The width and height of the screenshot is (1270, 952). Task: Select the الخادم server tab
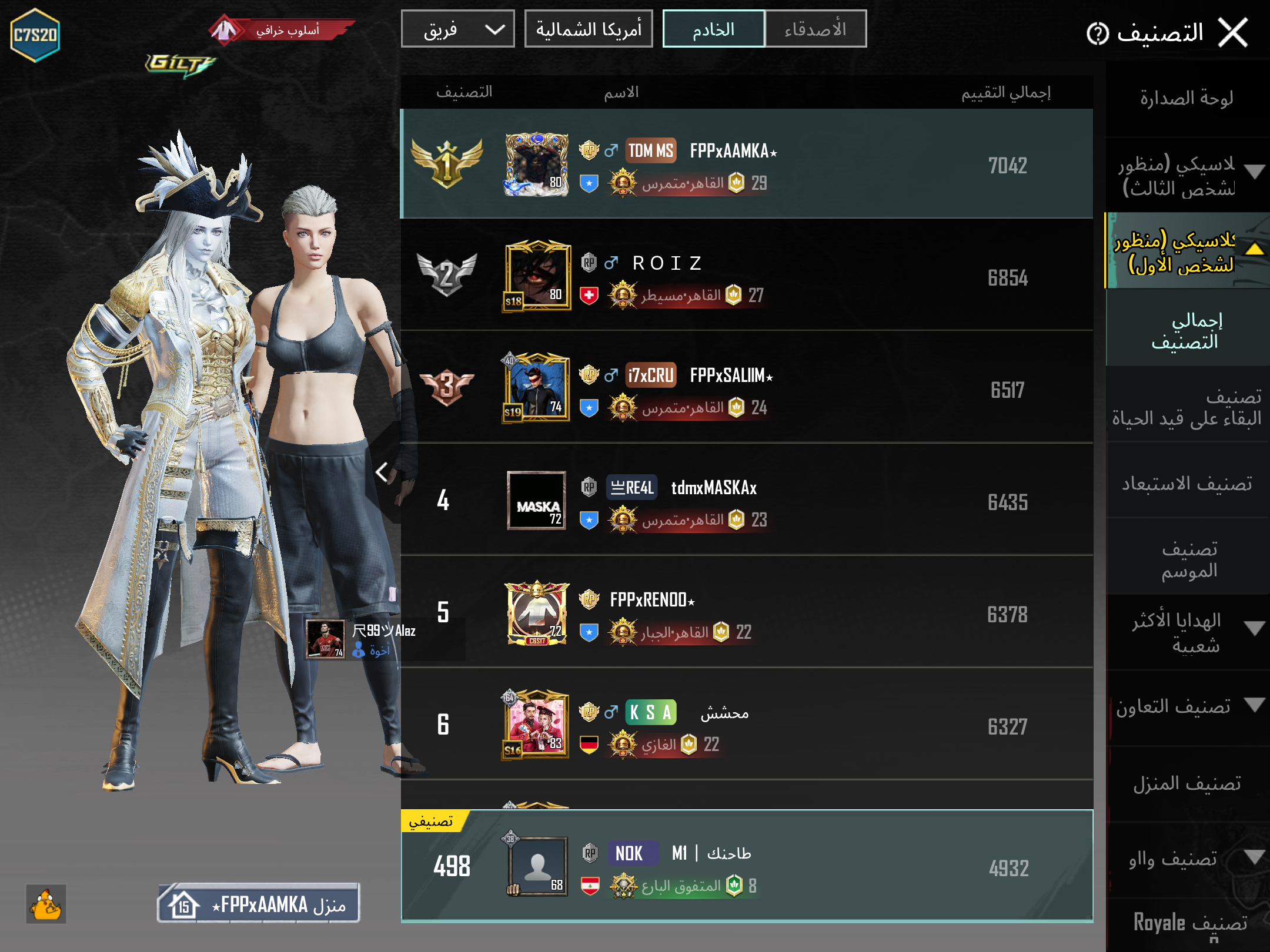(713, 29)
